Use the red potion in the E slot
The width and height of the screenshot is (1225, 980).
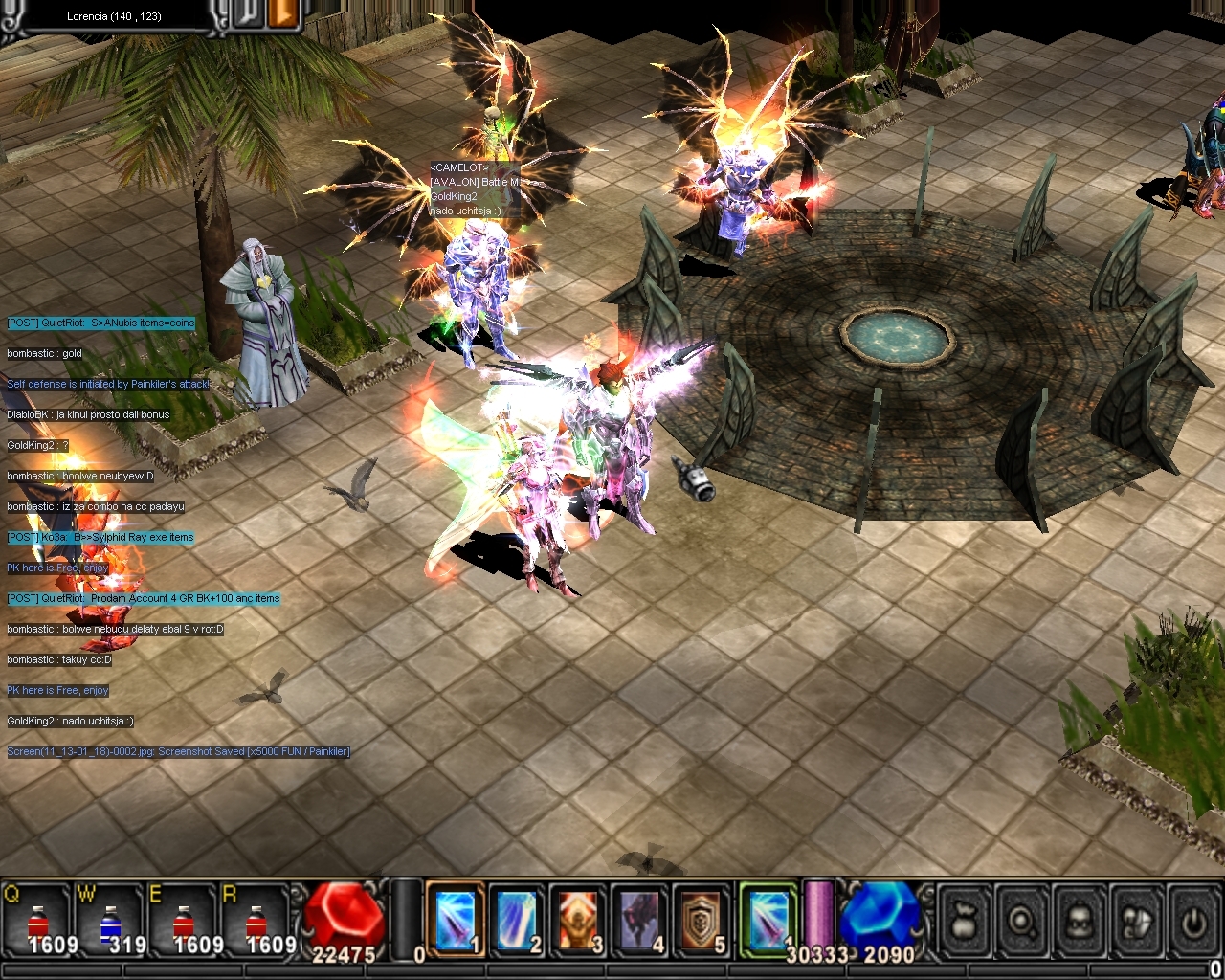pyautogui.click(x=184, y=923)
